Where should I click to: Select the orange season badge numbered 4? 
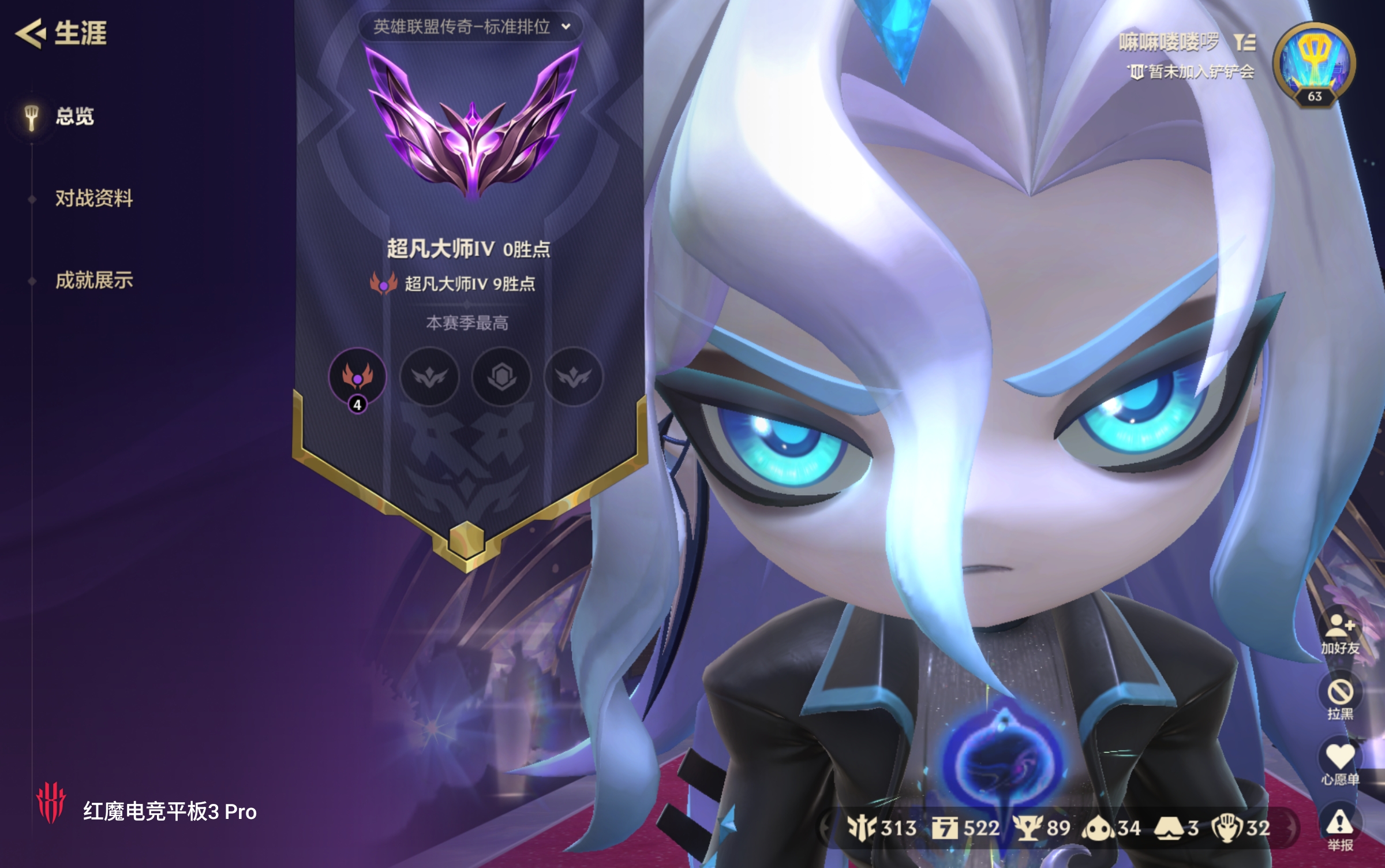(357, 377)
